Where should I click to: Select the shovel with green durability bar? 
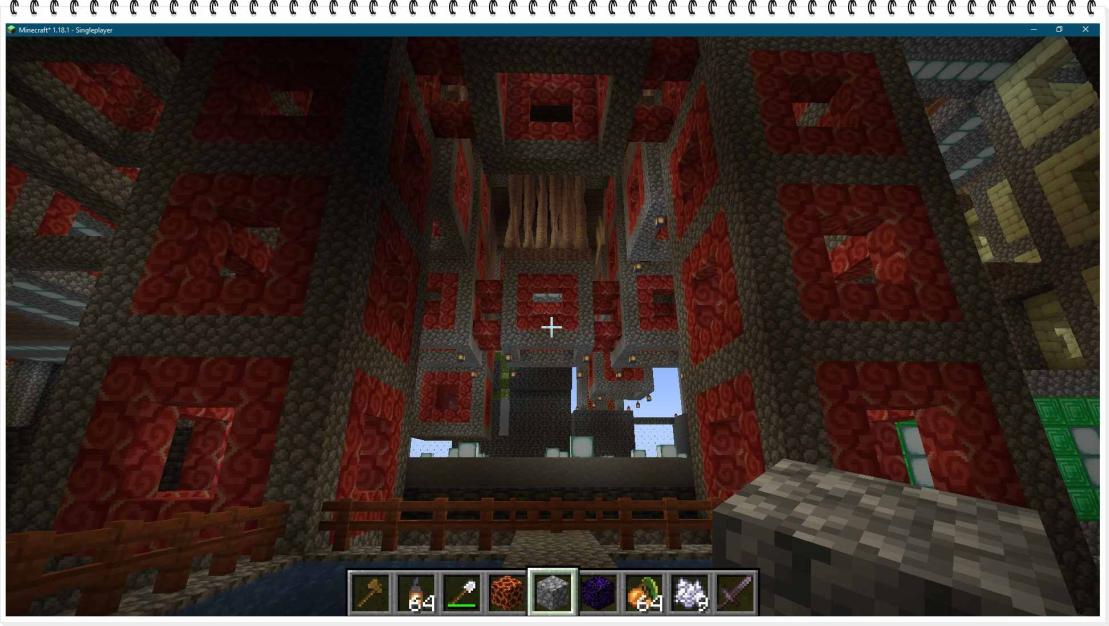[461, 593]
